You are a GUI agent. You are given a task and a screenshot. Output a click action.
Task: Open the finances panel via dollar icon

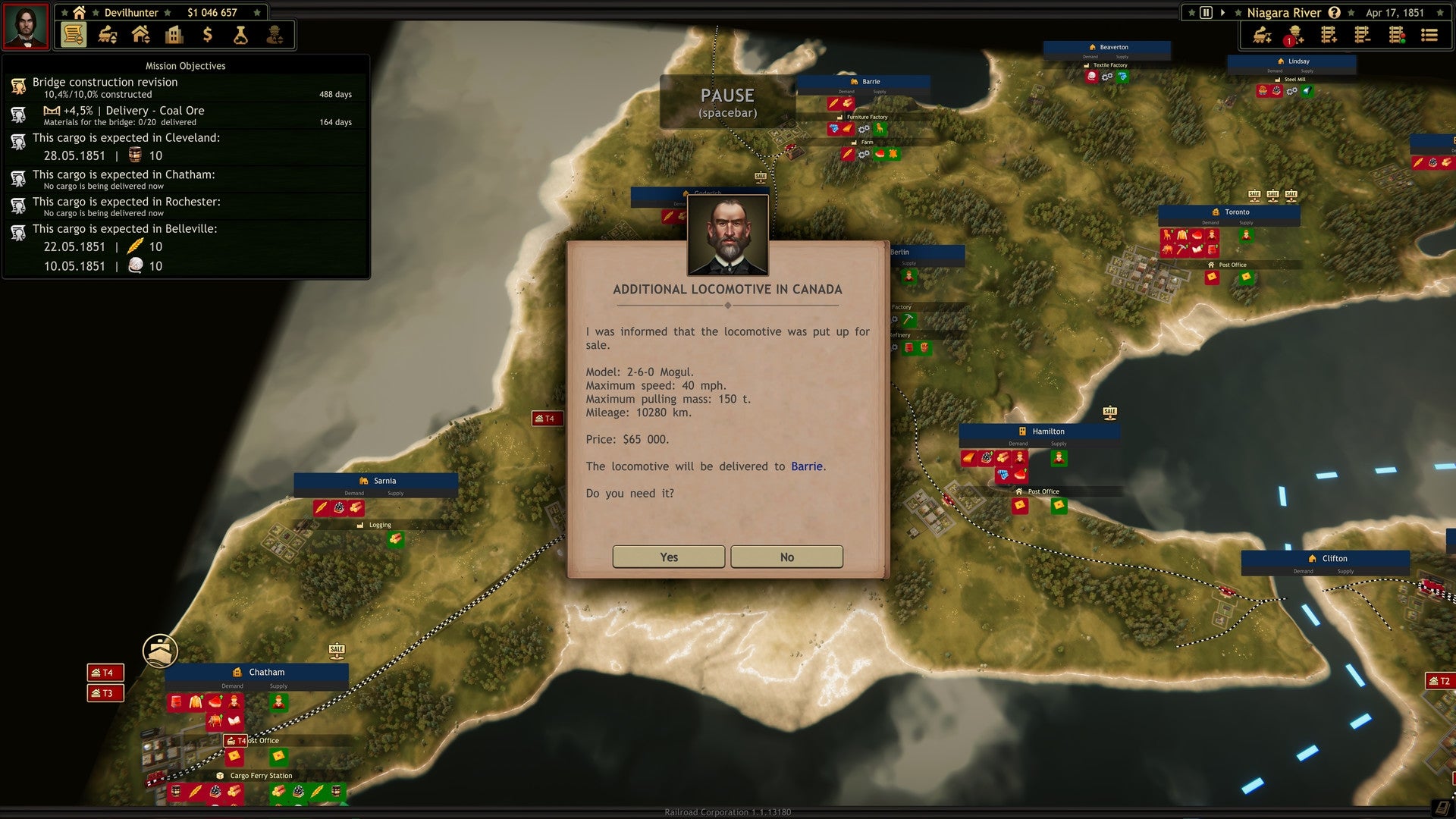[207, 34]
